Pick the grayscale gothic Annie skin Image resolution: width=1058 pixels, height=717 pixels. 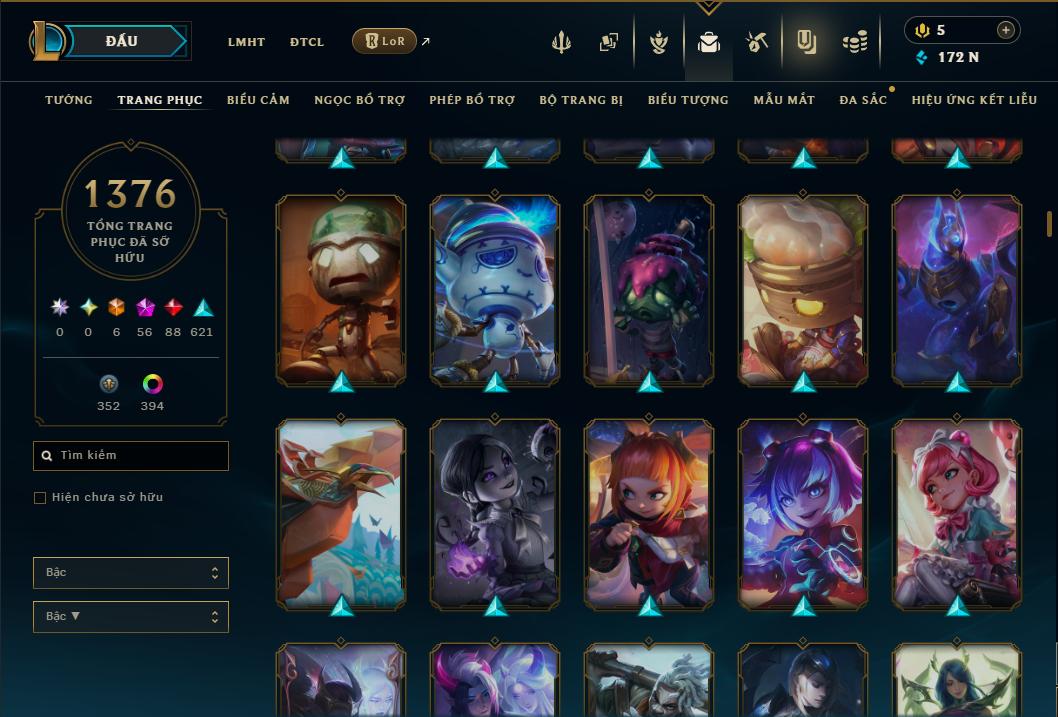click(x=495, y=514)
